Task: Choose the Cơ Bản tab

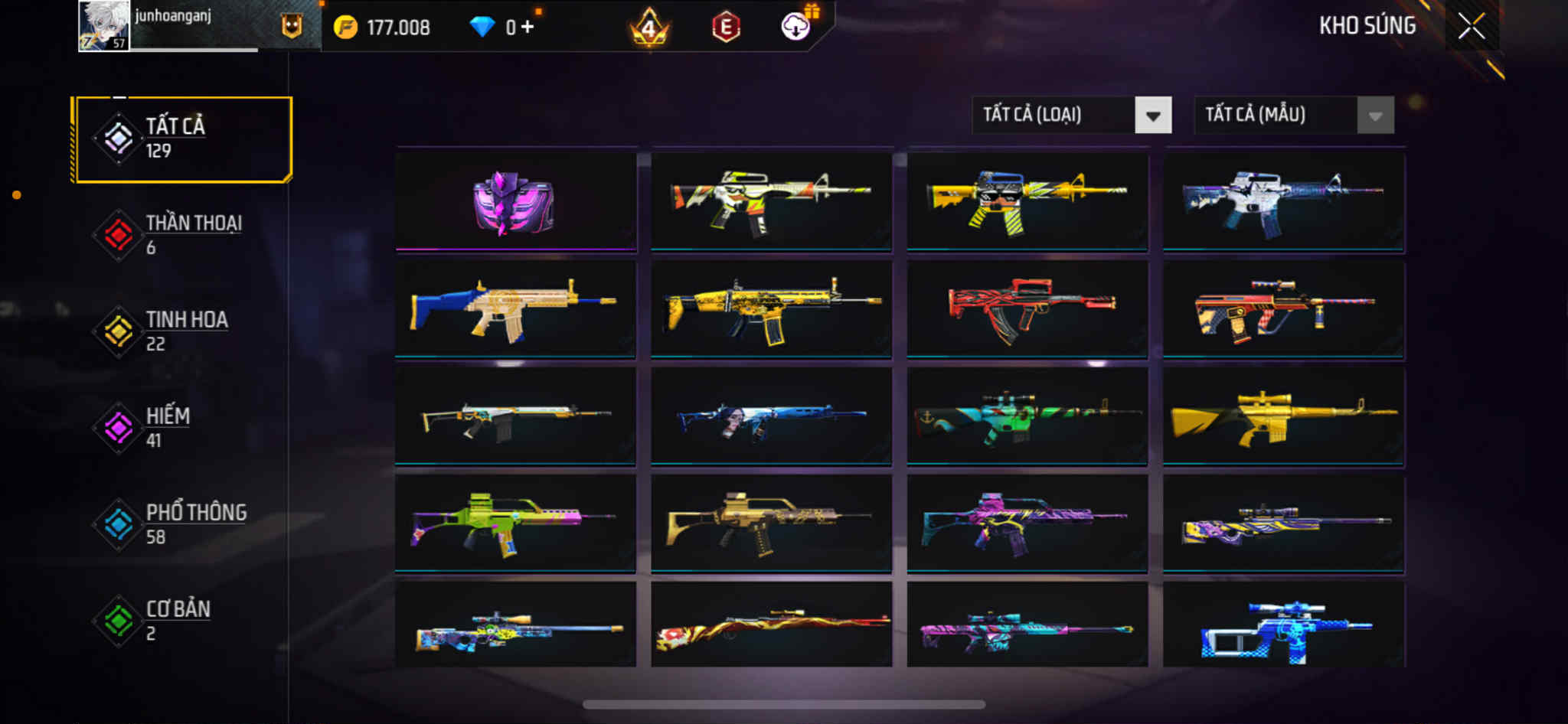Action: click(x=182, y=621)
